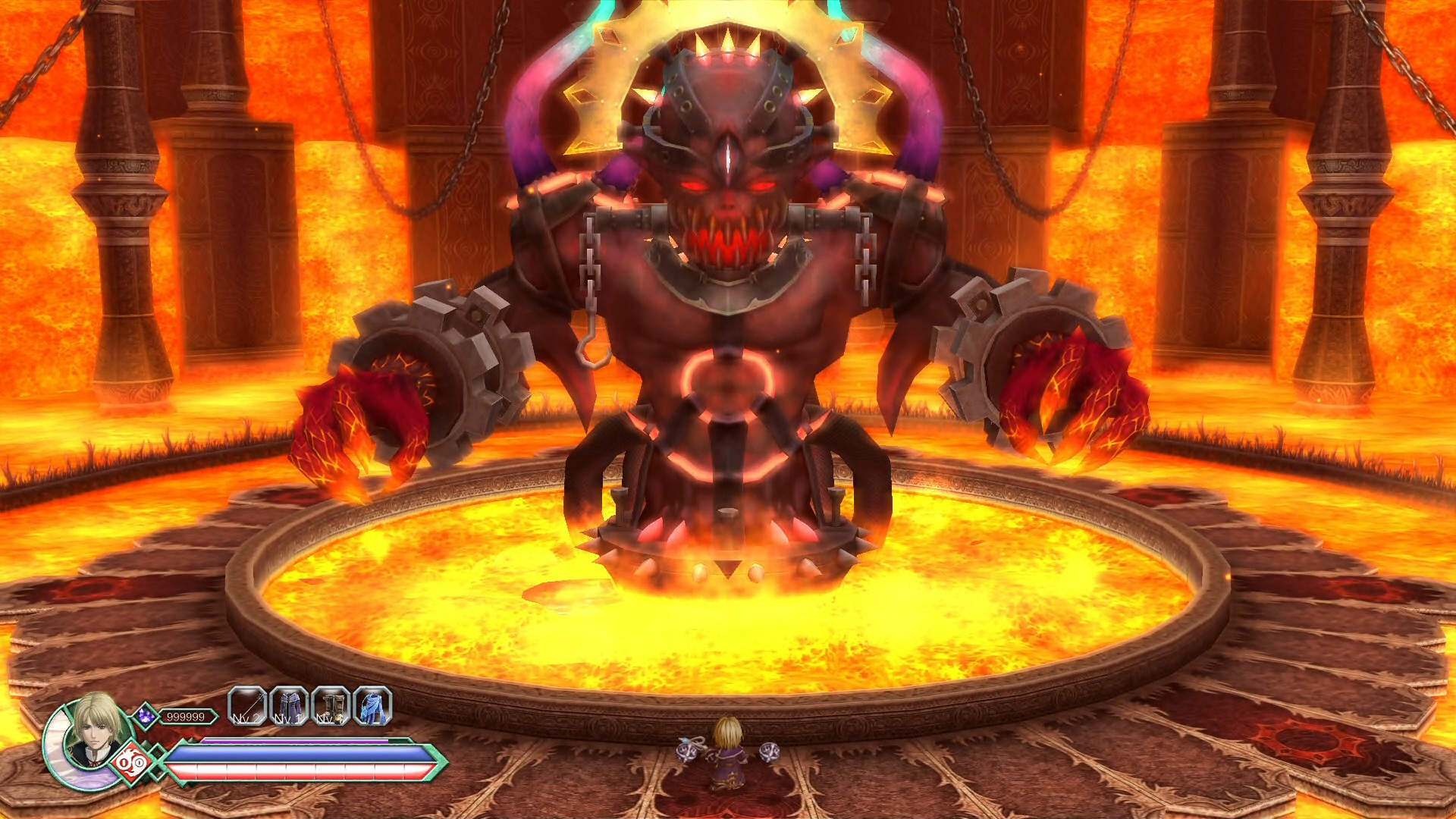Select the blue cloak accessory slot
Screen dimensions: 1456x819
pos(372,708)
